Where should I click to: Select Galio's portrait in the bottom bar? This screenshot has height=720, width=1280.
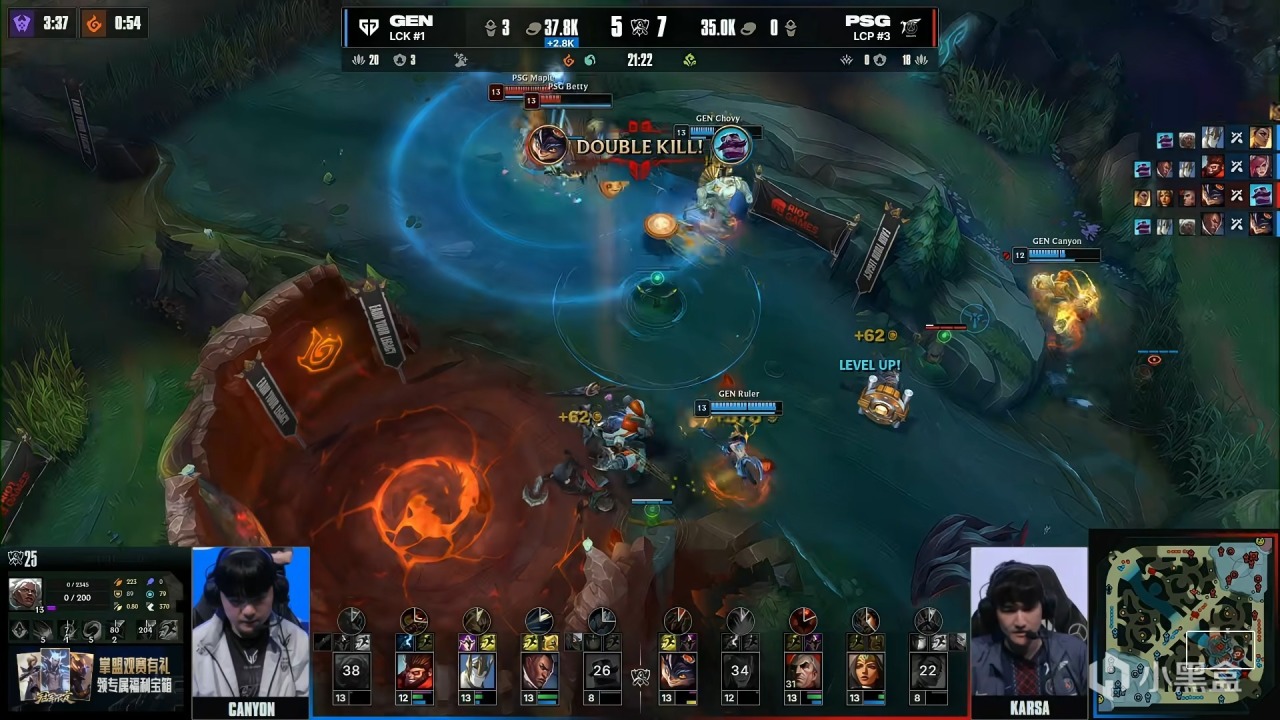click(x=477, y=670)
